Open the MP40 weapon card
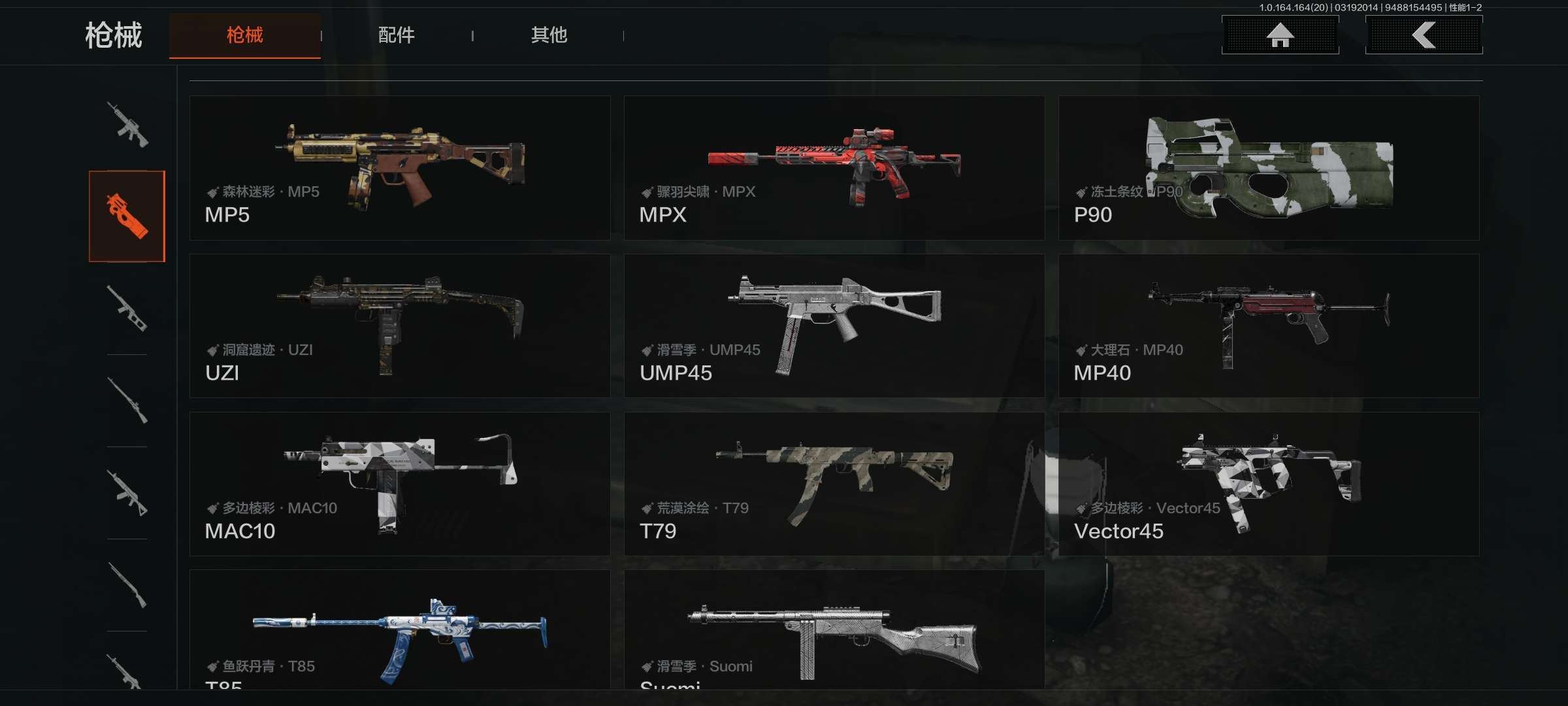Screen dimensions: 1568x706 tap(1268, 326)
